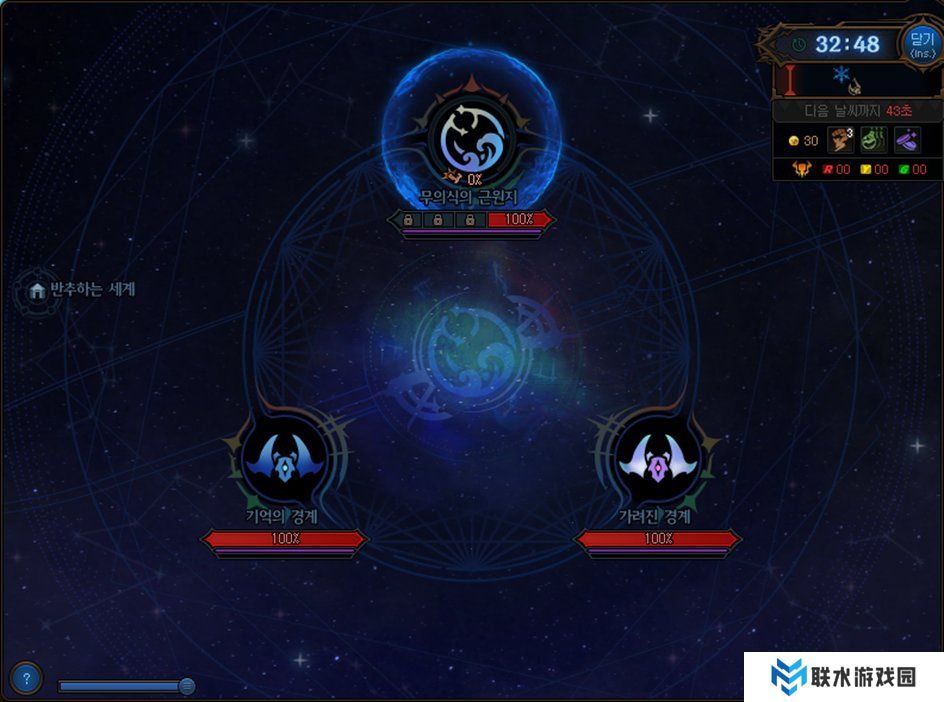944x702 pixels.
Task: Select the orange fist buff icon
Action: click(x=839, y=141)
